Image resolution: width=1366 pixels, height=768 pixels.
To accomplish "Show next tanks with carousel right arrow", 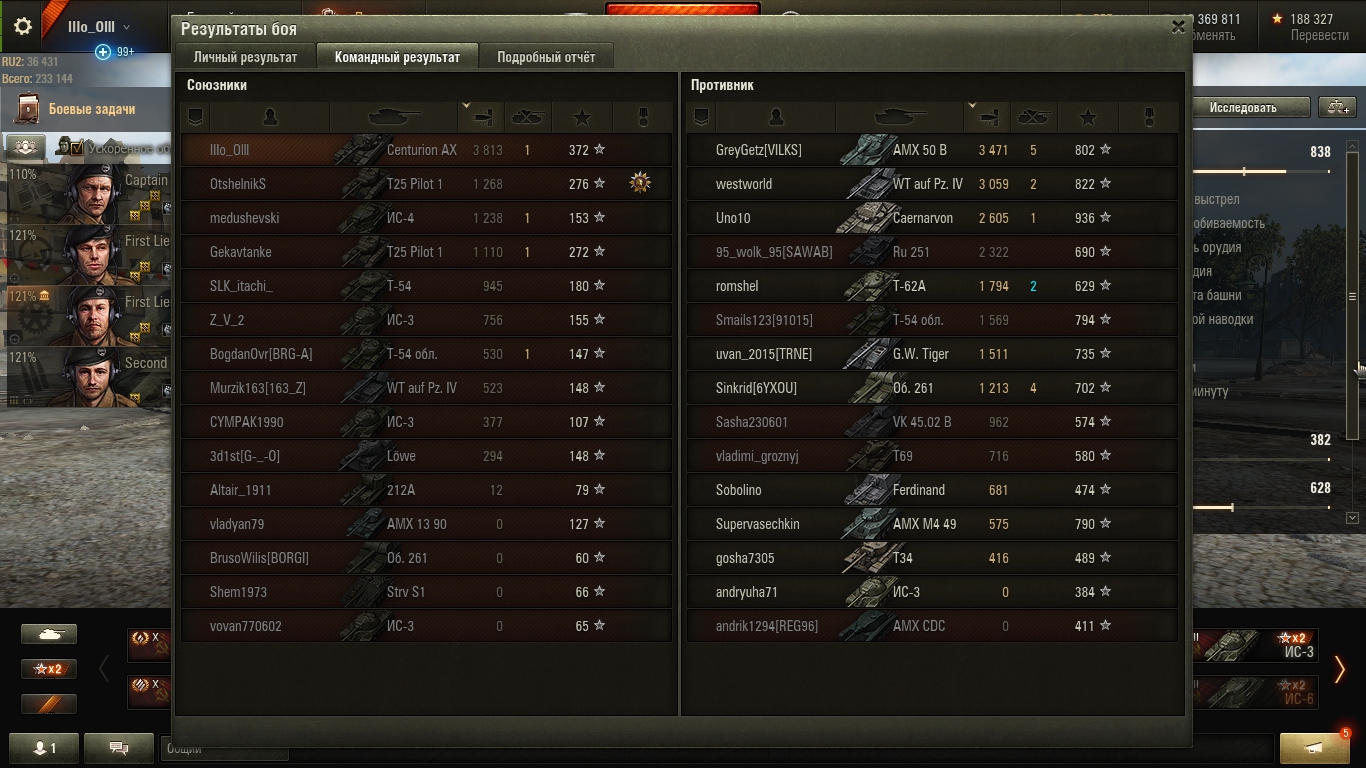I will [x=1340, y=669].
